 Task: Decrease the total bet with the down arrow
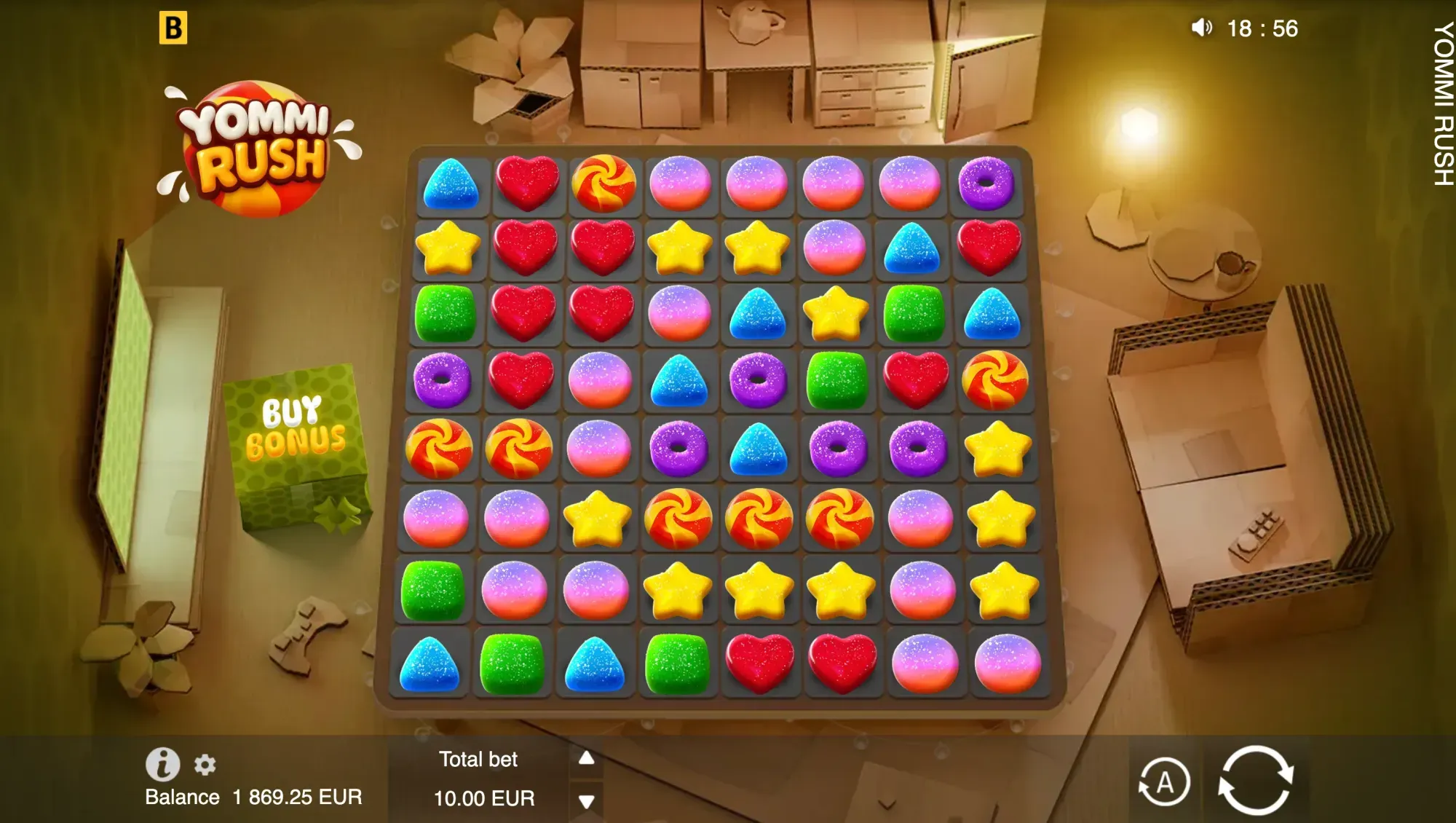point(586,801)
